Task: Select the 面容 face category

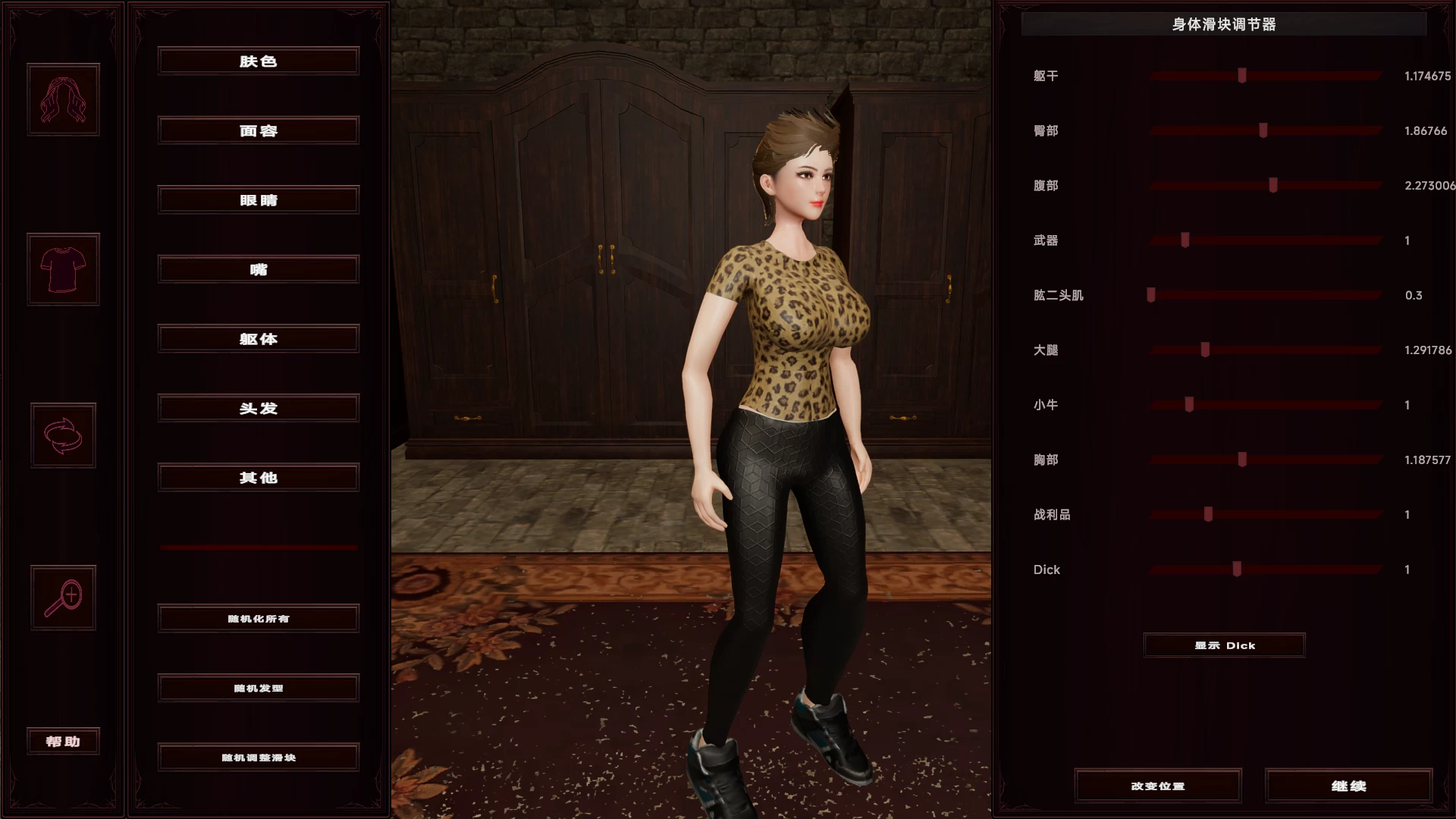Action: 258,130
